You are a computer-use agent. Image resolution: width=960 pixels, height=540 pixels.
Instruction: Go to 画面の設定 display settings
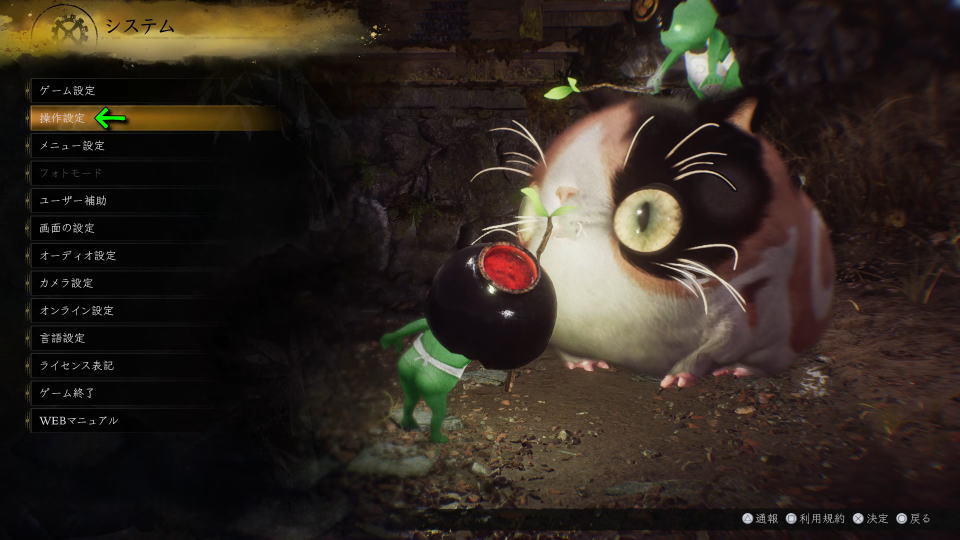pos(67,228)
